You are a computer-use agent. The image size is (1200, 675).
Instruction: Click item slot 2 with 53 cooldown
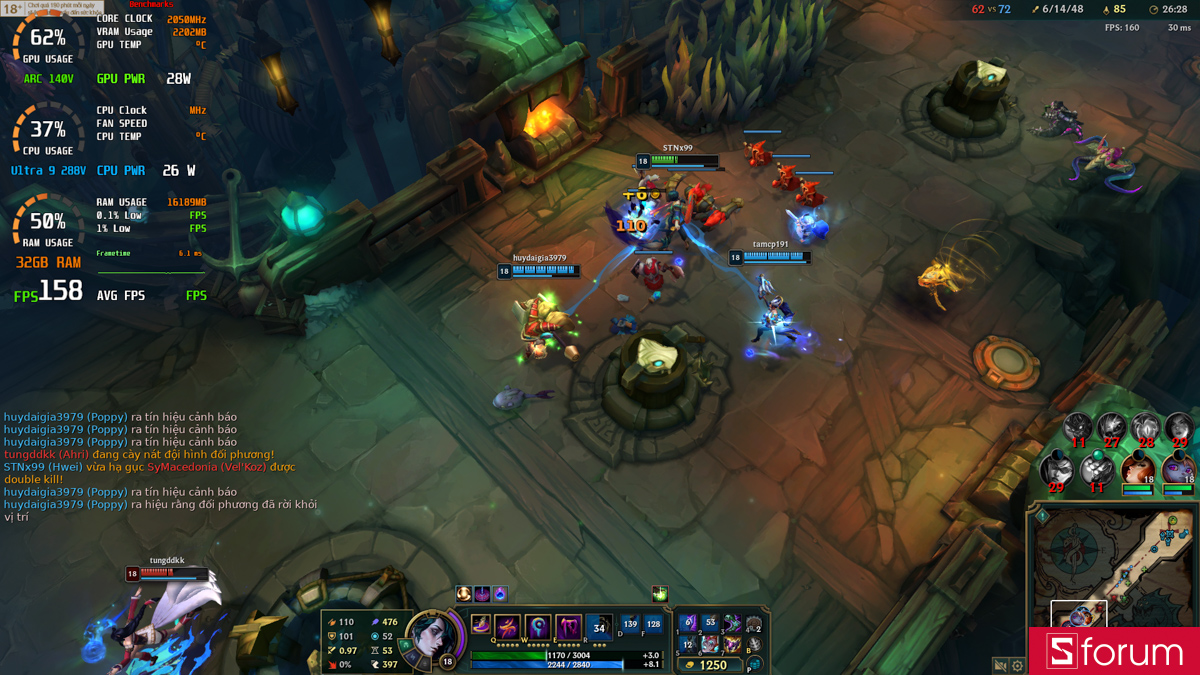710,623
